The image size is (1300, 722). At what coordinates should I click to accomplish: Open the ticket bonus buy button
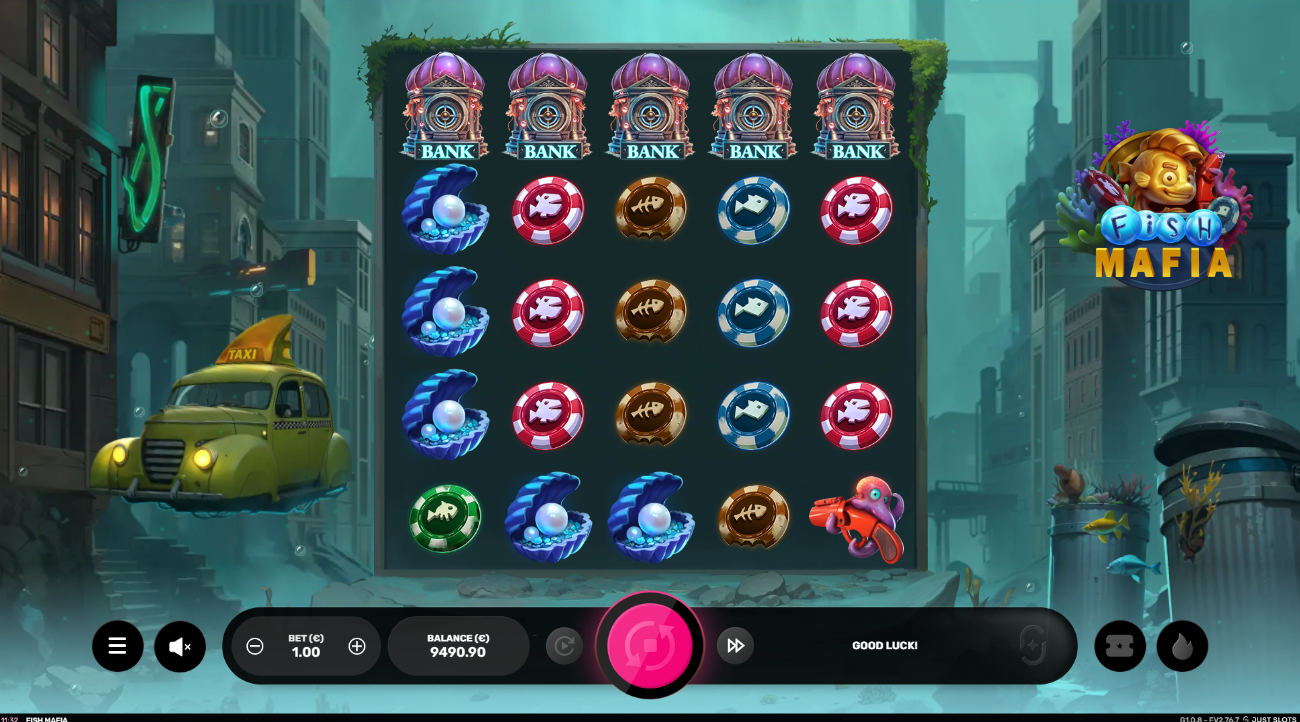1120,646
